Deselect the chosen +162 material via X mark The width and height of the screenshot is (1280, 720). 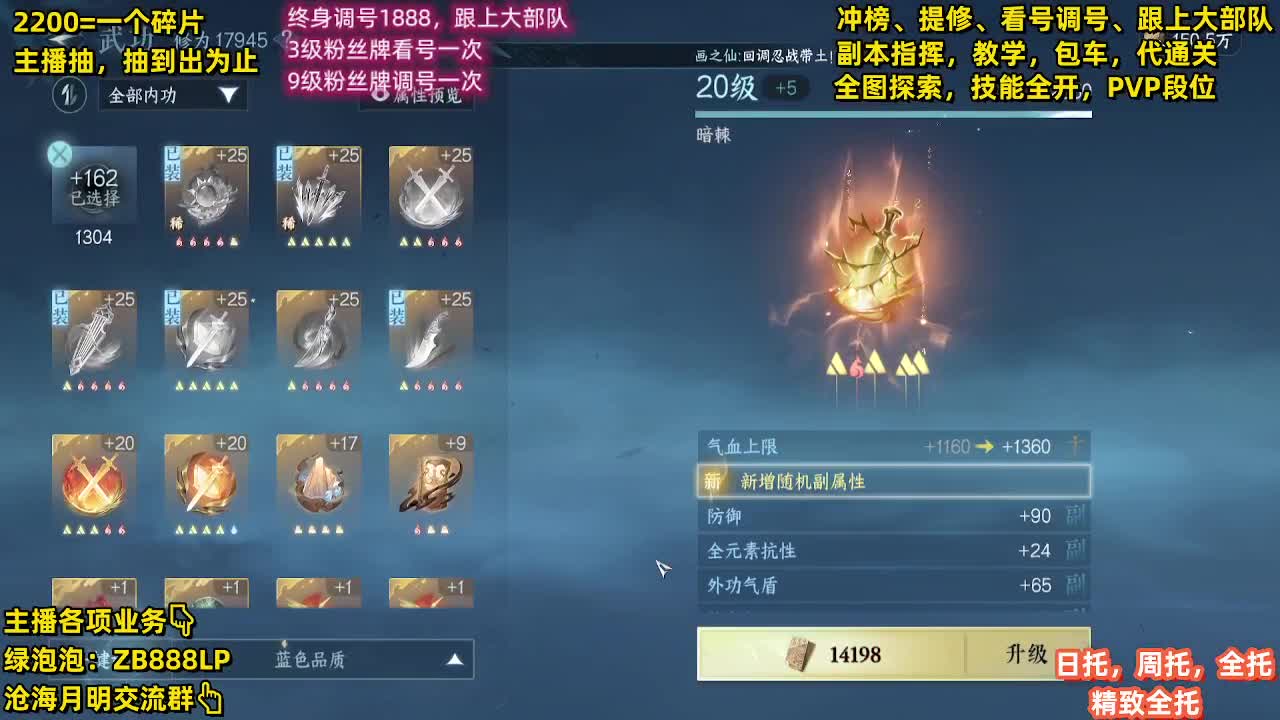(x=62, y=152)
